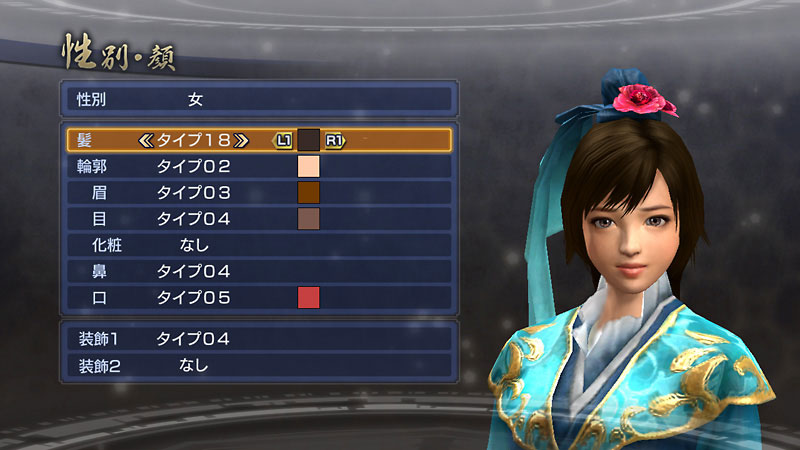Select the 輪郭 face outline row
The width and height of the screenshot is (800, 450).
(260, 166)
